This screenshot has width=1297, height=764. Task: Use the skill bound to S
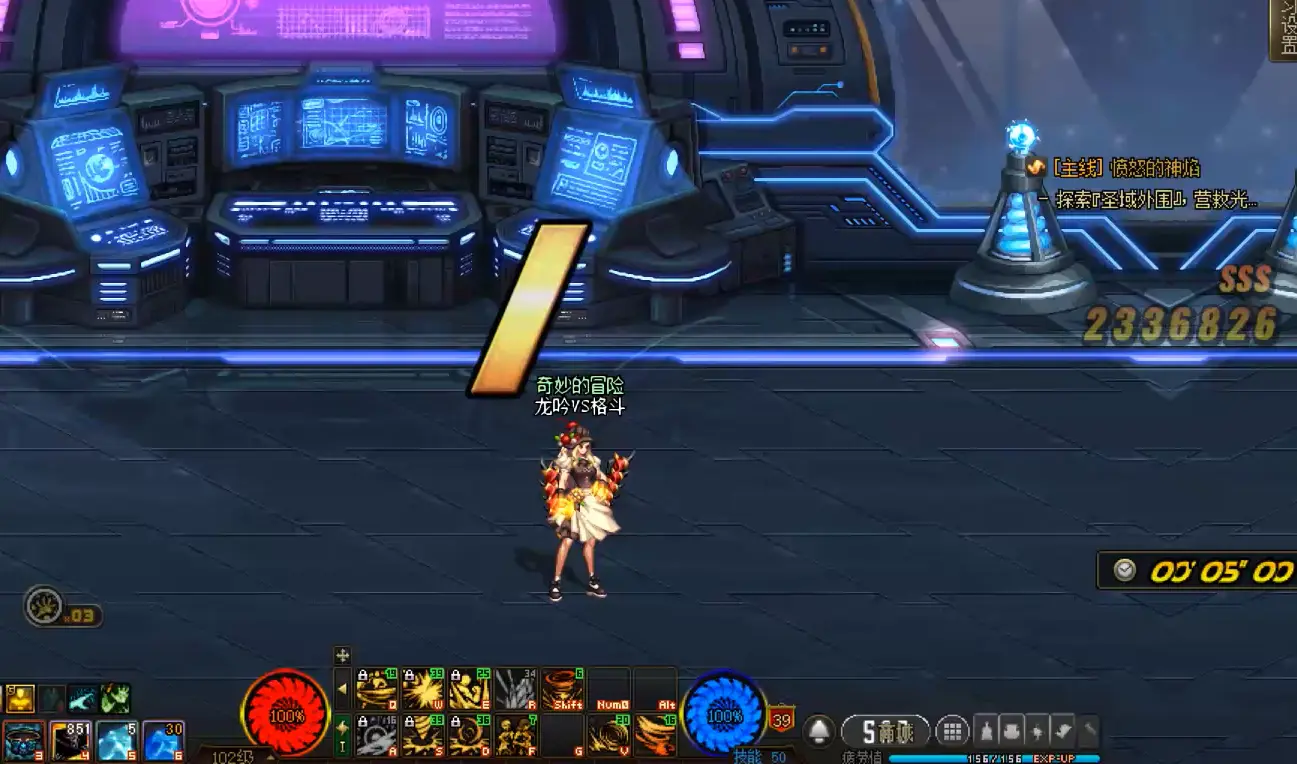(423, 736)
